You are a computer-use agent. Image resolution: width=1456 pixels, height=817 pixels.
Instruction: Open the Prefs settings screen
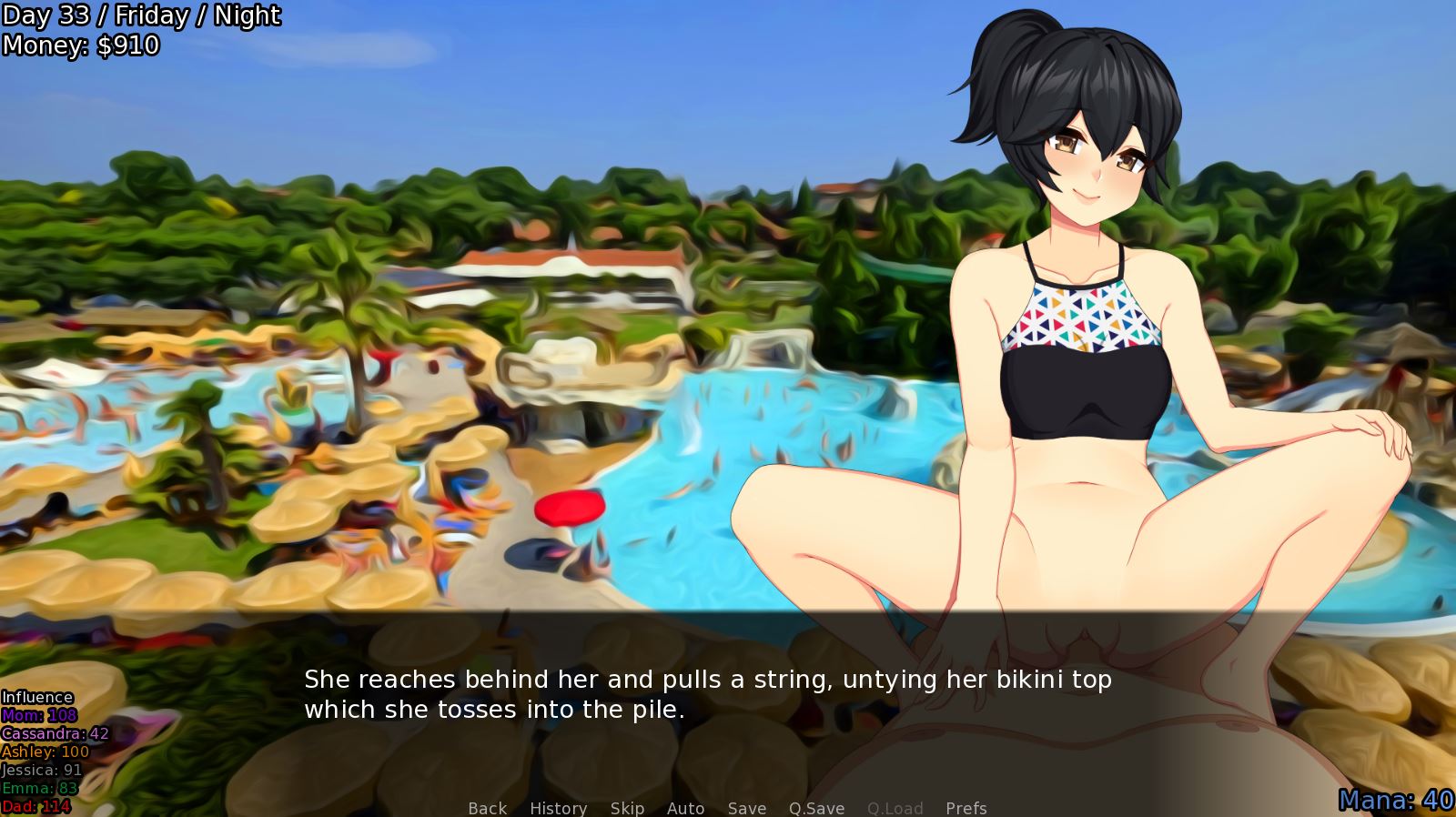point(965,808)
